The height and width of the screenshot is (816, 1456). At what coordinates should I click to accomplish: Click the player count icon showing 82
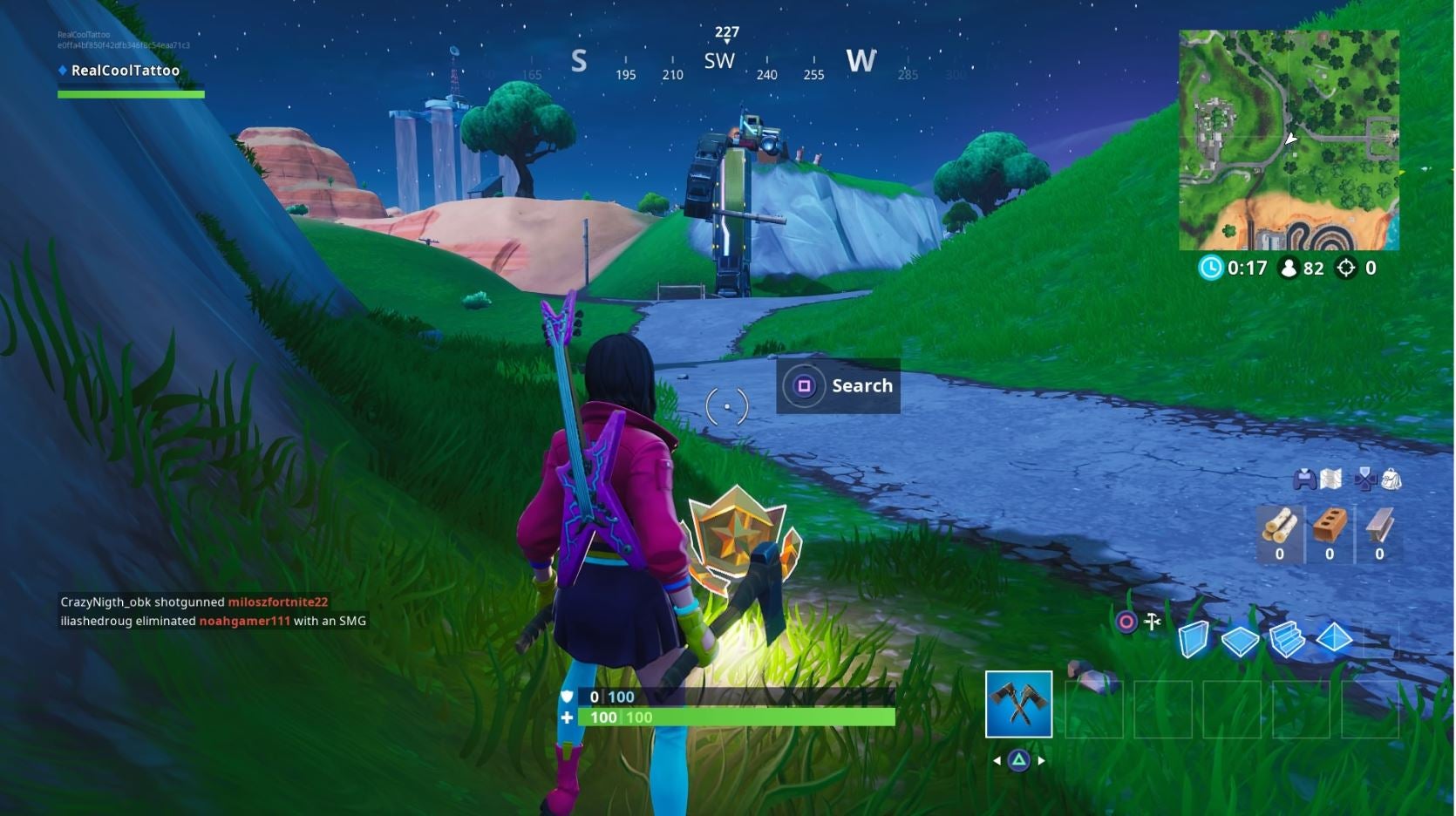1289,269
